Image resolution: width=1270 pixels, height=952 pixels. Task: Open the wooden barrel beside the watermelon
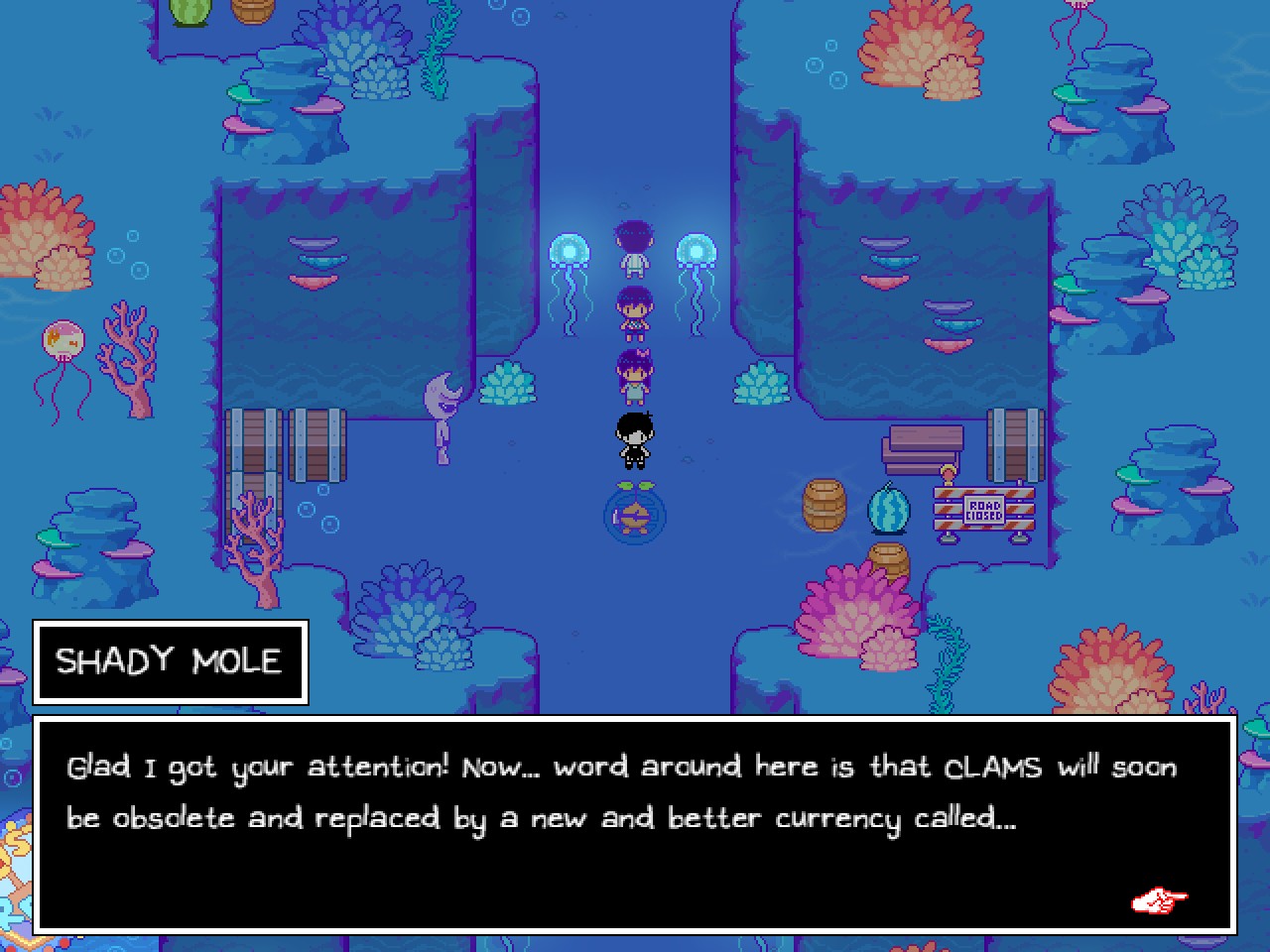coord(823,504)
